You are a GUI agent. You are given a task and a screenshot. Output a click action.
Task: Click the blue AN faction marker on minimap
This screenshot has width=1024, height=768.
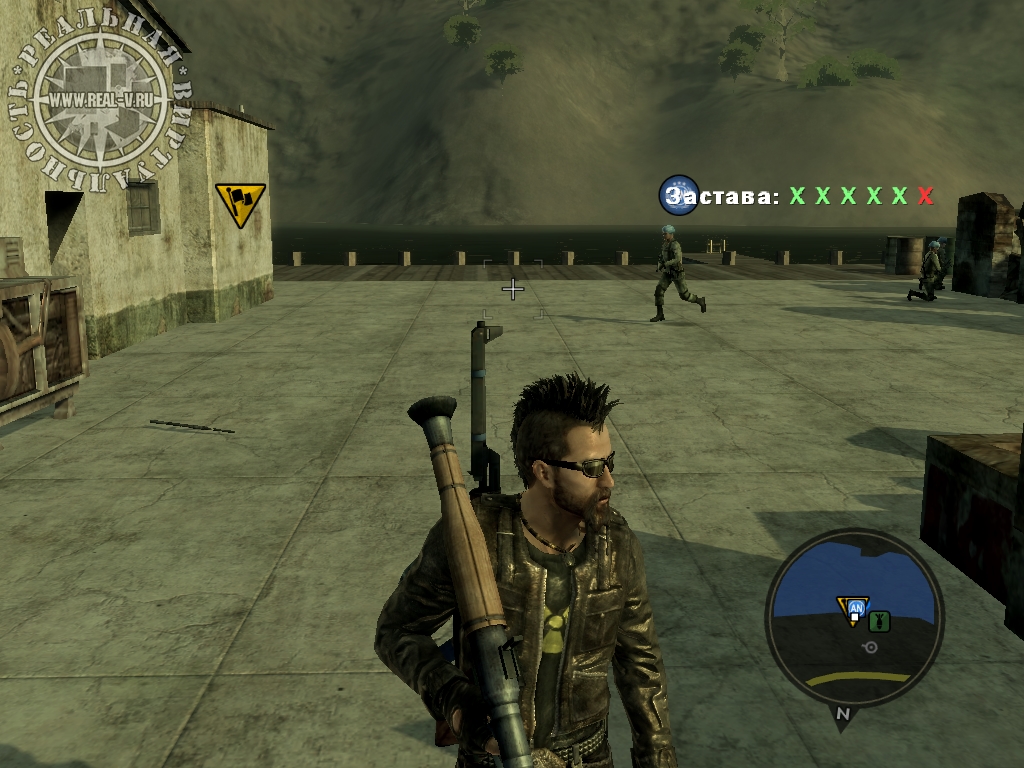[x=856, y=608]
